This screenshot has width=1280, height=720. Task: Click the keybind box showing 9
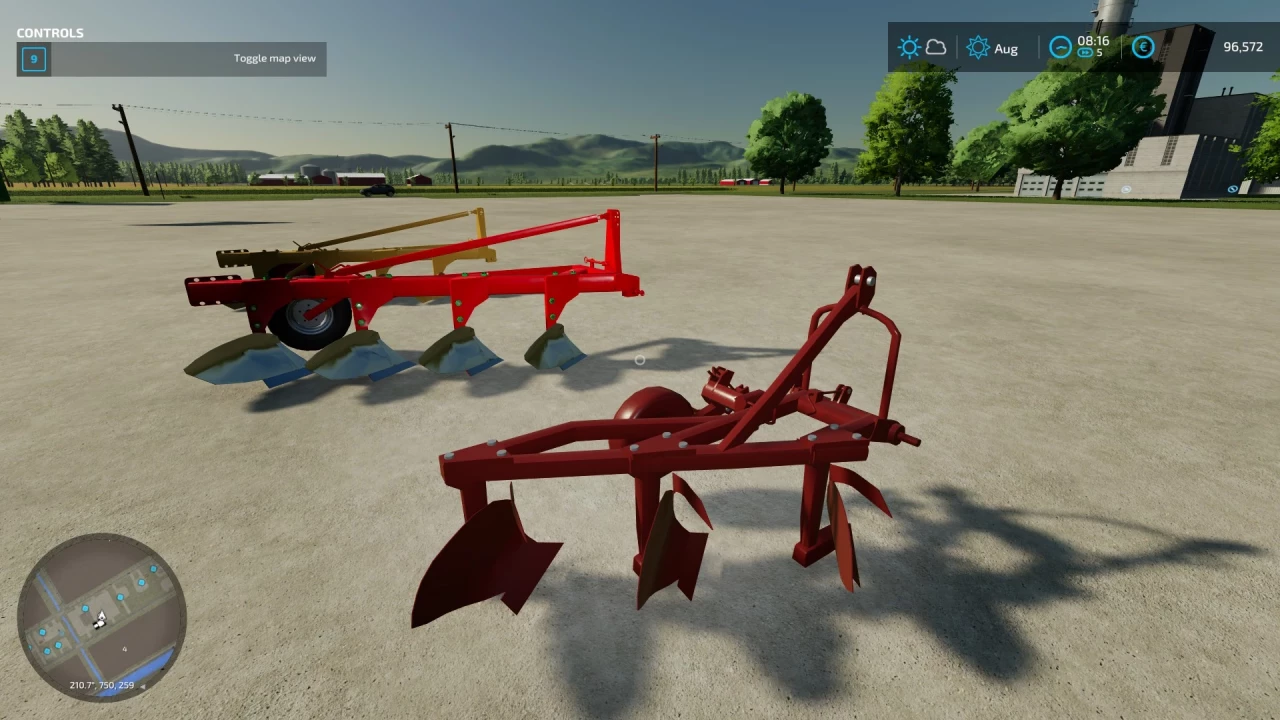[33, 59]
